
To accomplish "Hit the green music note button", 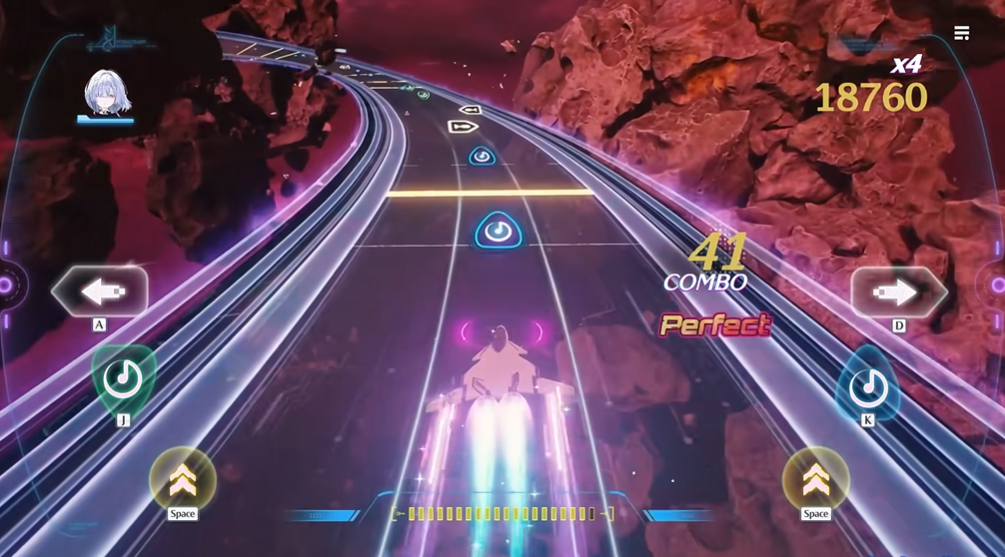I will 124,379.
